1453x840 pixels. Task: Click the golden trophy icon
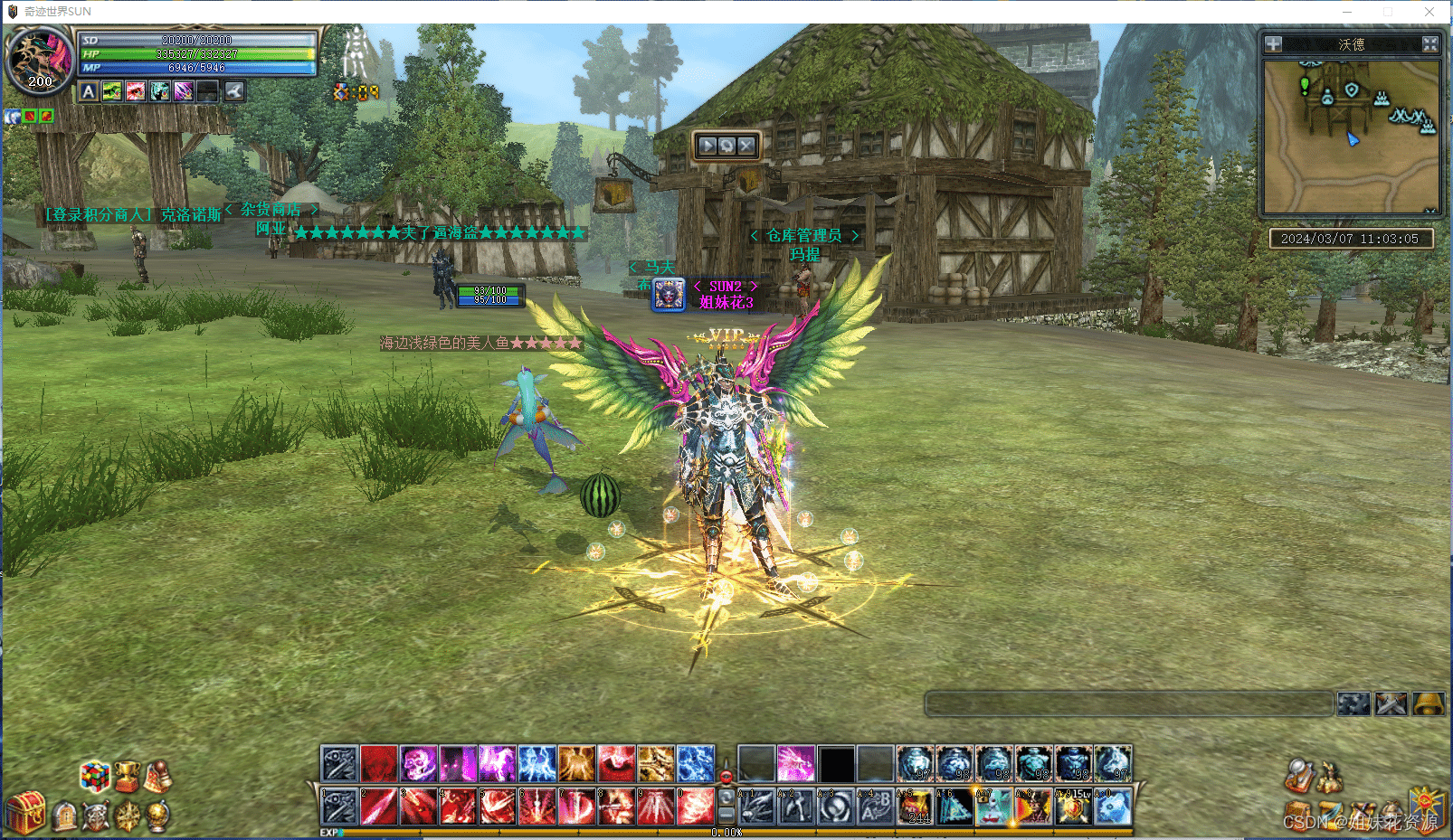[127, 776]
